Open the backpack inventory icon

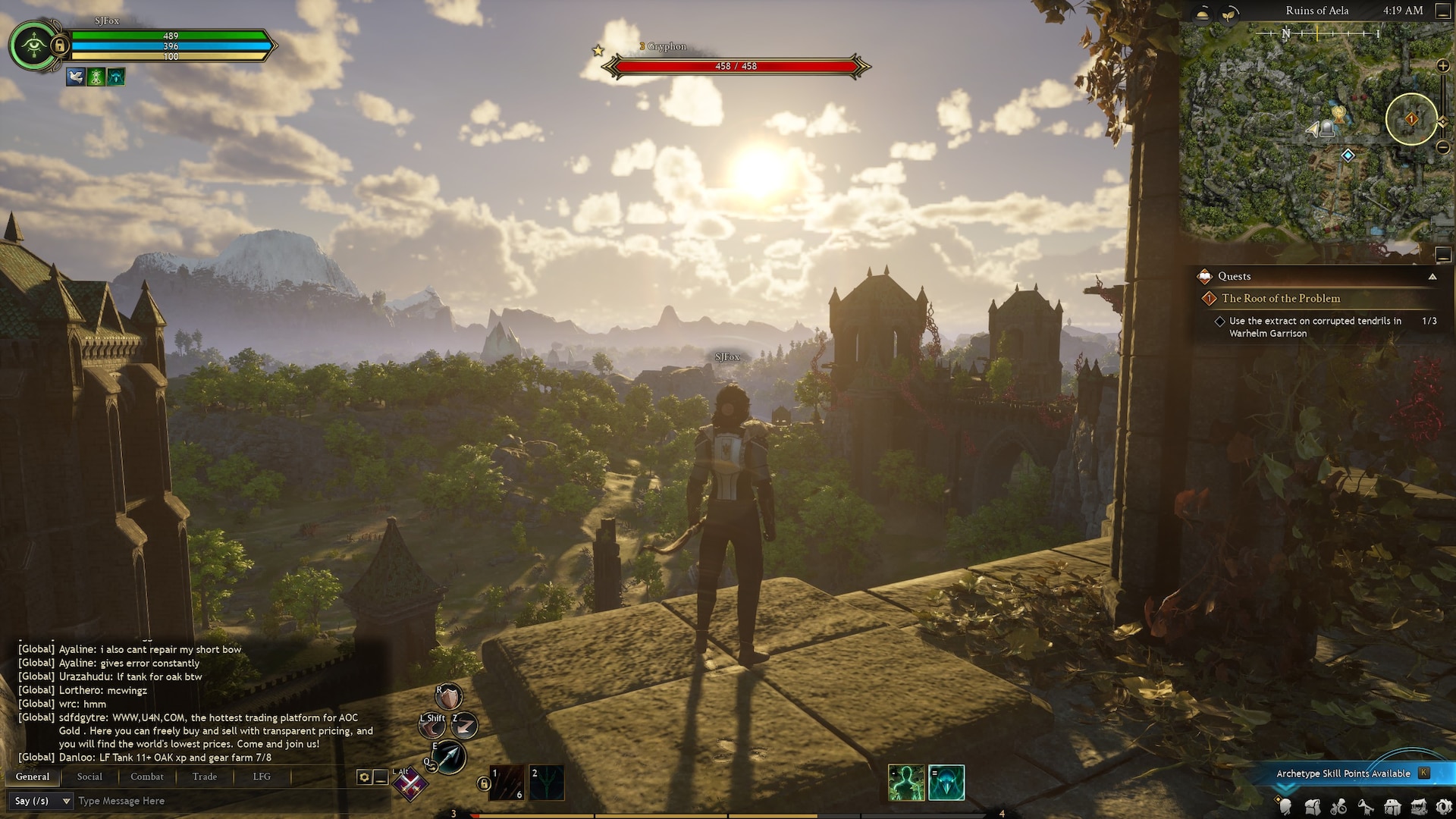coord(1313,807)
